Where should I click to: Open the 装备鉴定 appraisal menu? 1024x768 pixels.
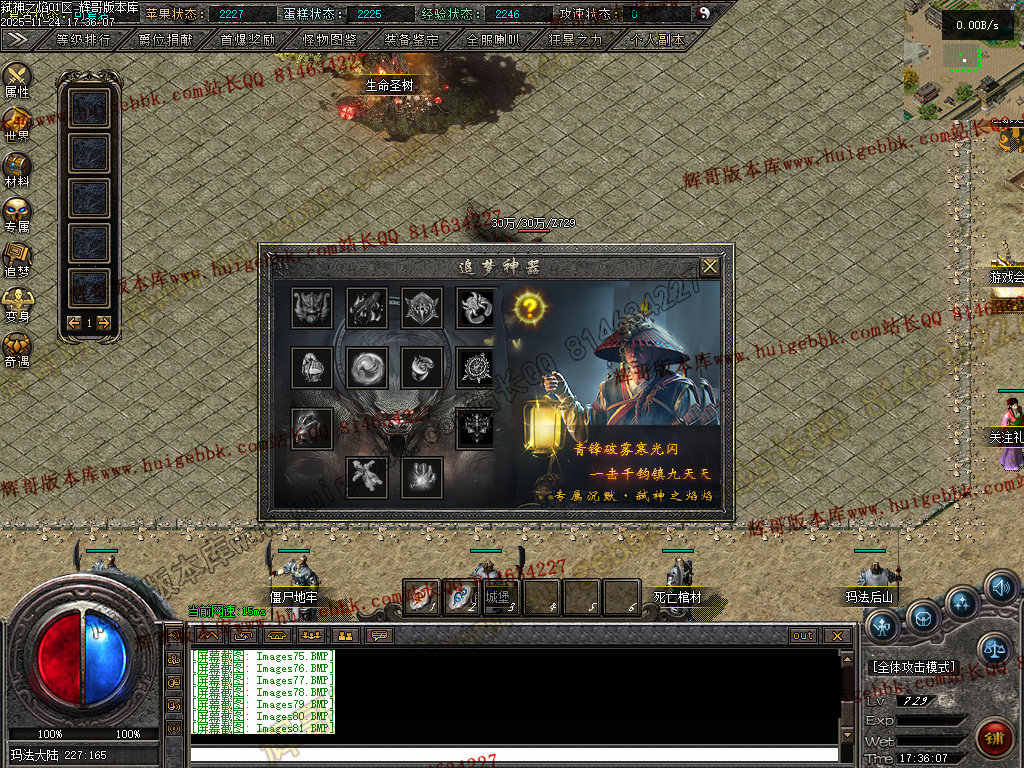(411, 40)
